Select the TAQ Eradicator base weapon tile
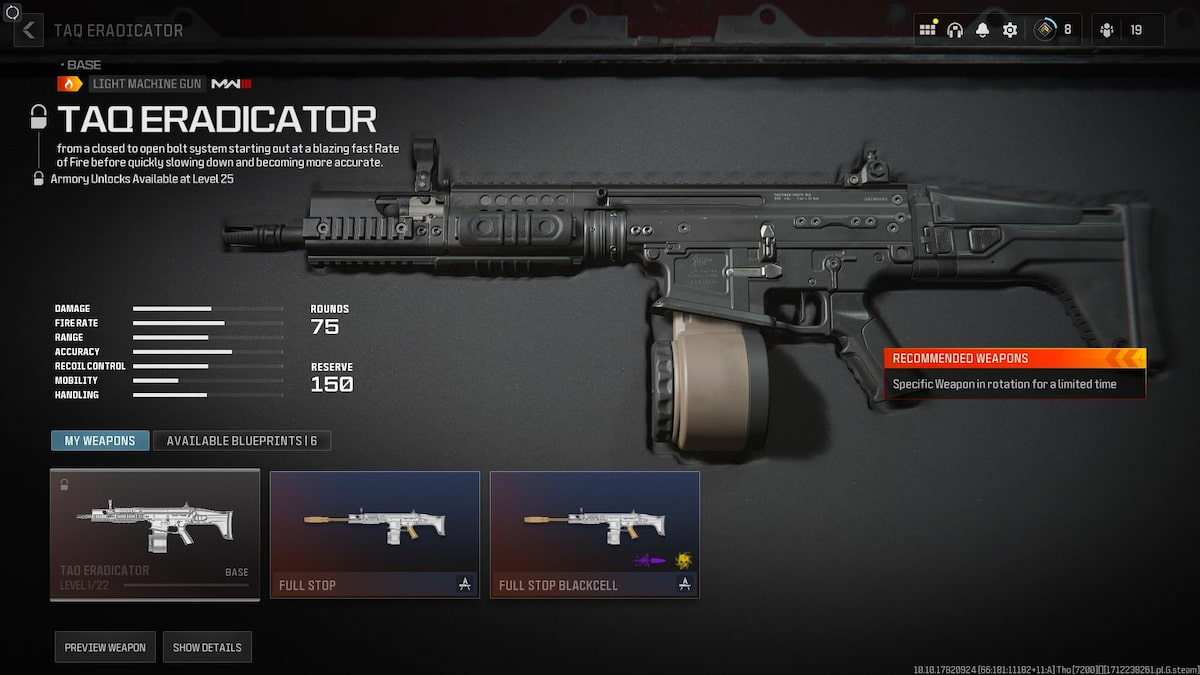The height and width of the screenshot is (675, 1200). pos(155,535)
